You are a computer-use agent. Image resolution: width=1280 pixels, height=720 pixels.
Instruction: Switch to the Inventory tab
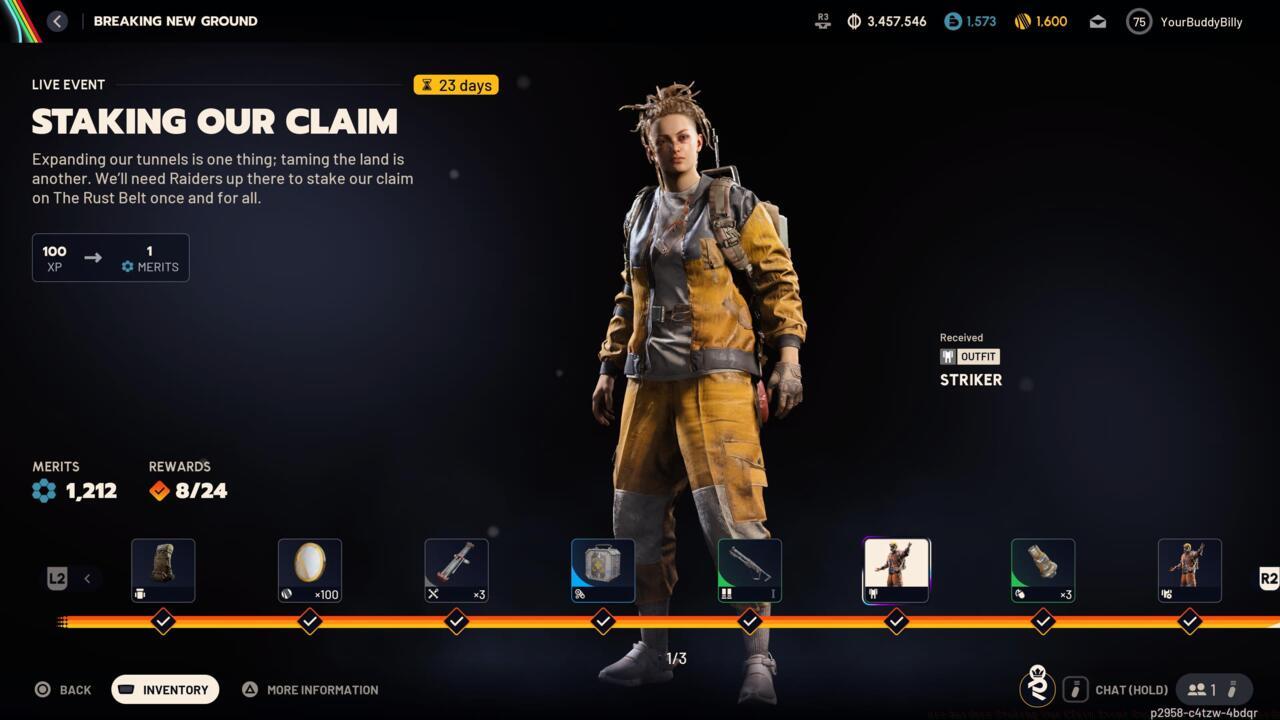click(x=164, y=689)
